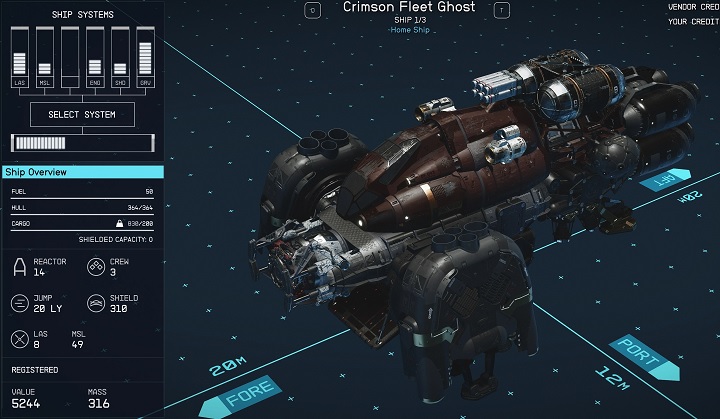720x419 pixels.
Task: Click the SELECT SYSTEM button
Action: coord(82,115)
